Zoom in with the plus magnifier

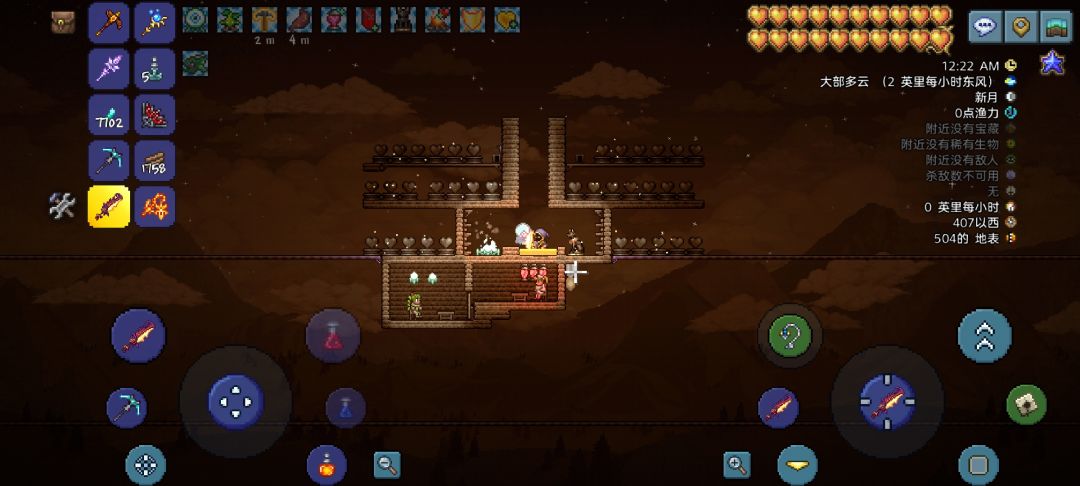point(737,464)
